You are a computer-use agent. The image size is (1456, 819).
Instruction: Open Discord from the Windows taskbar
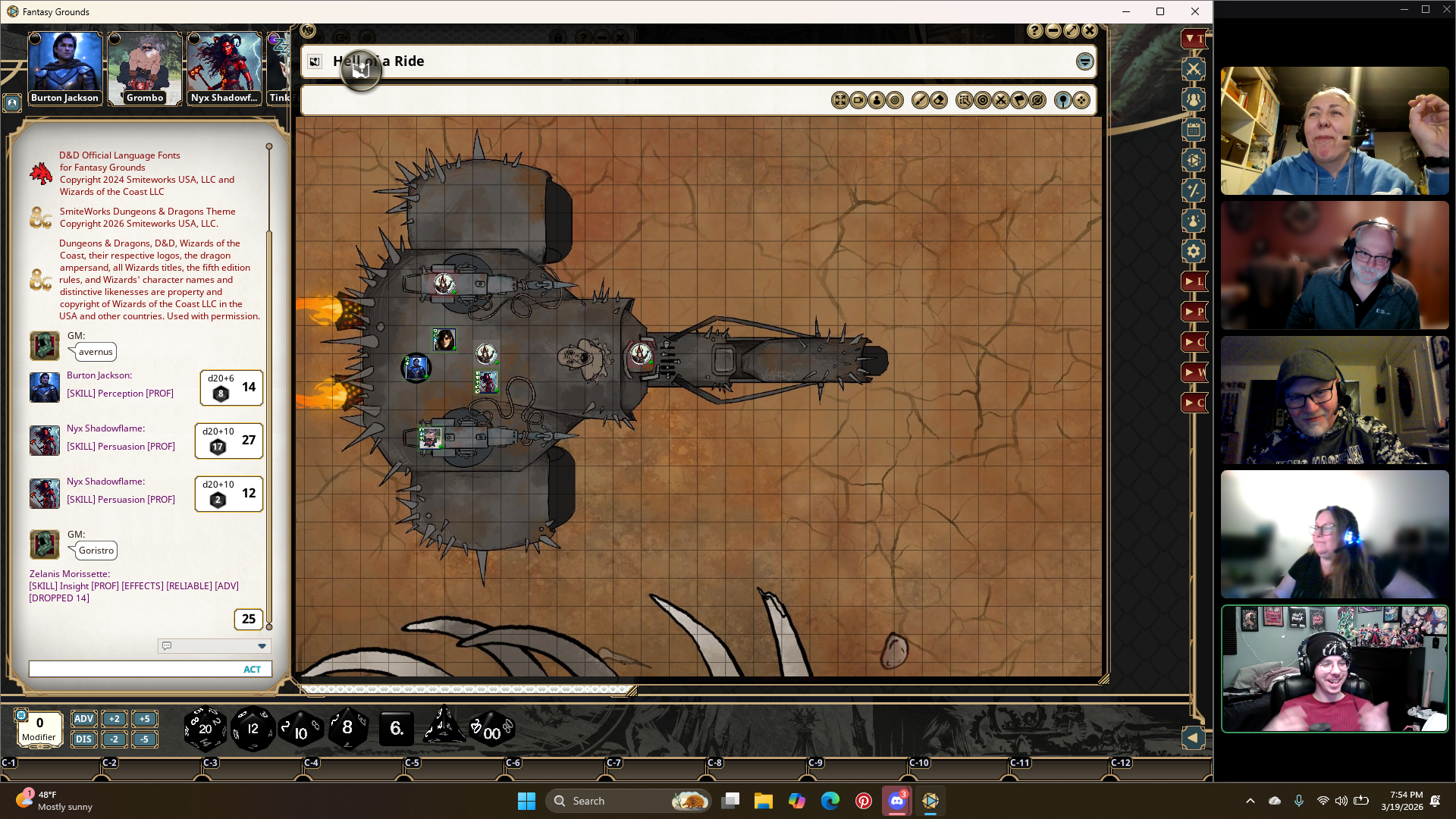(896, 801)
